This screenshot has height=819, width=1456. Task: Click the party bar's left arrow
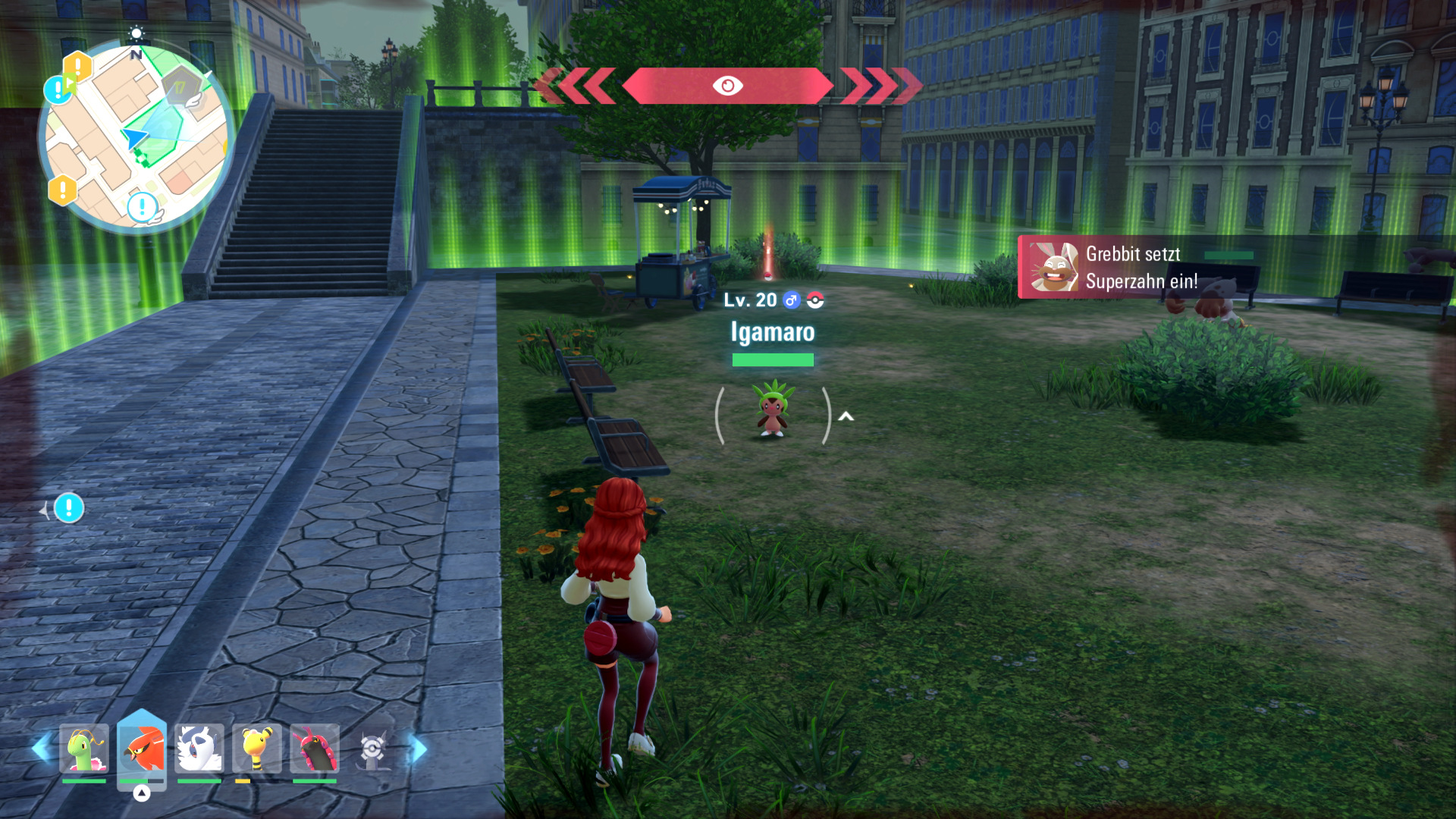(x=42, y=748)
